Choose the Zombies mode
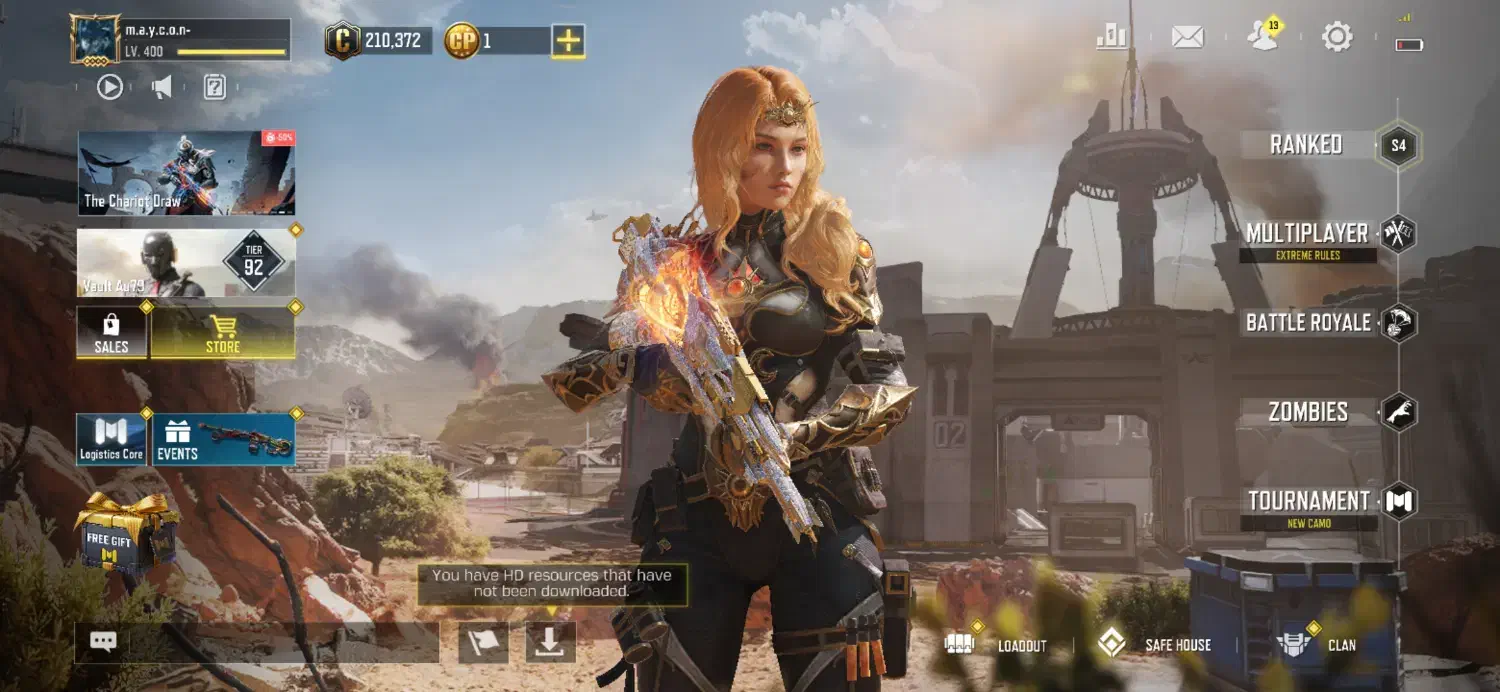Screen dimensions: 1500x692 [1308, 412]
